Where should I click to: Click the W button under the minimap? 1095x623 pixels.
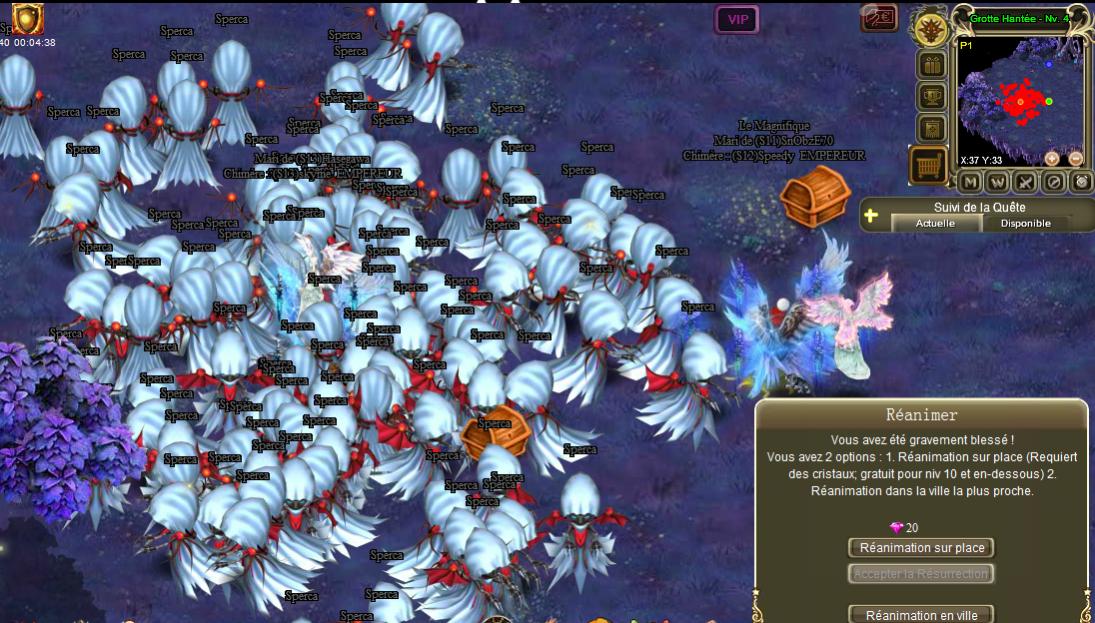(x=998, y=182)
